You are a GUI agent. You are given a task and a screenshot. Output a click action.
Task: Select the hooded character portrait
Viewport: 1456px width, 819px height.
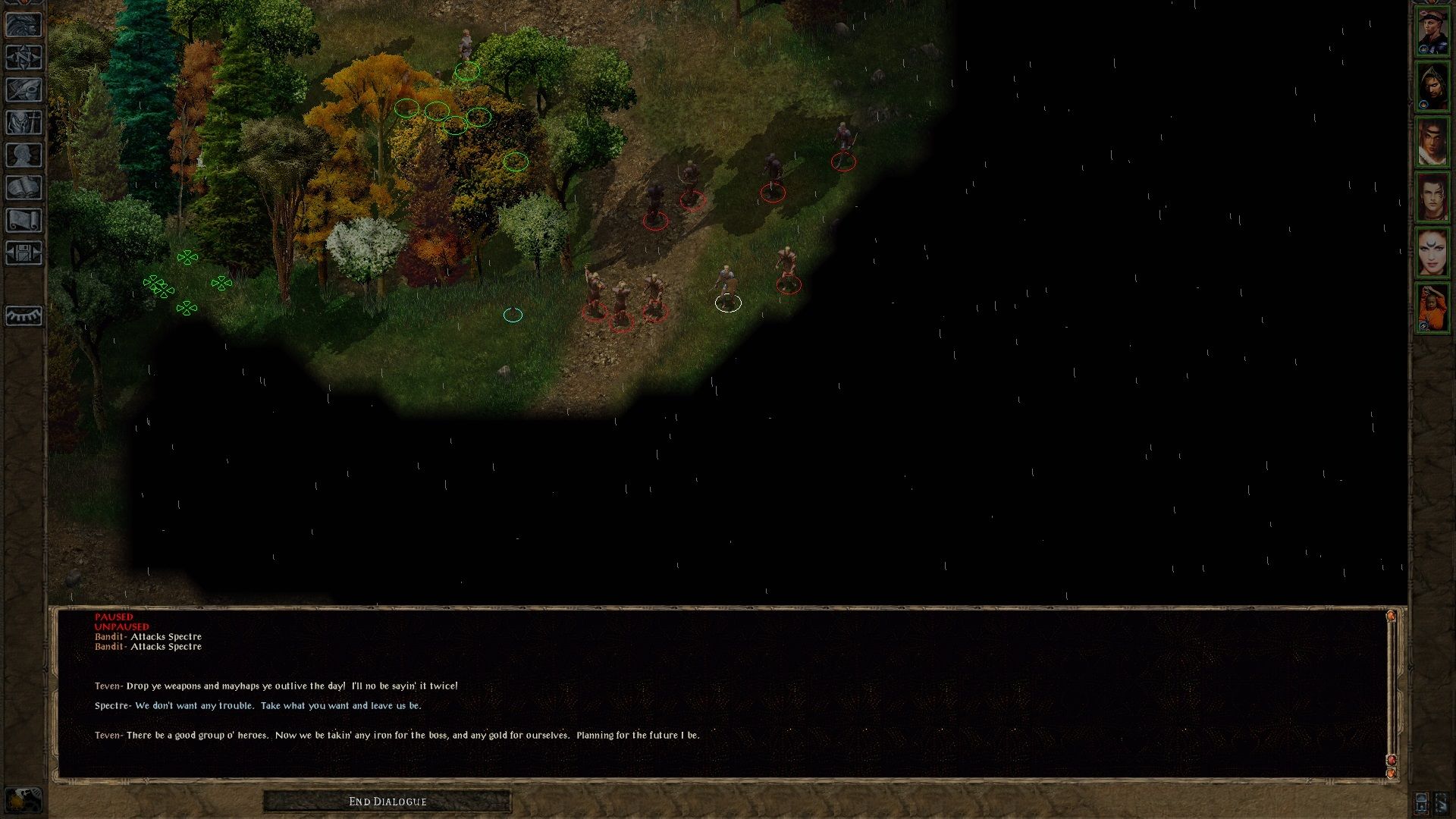(x=1432, y=87)
